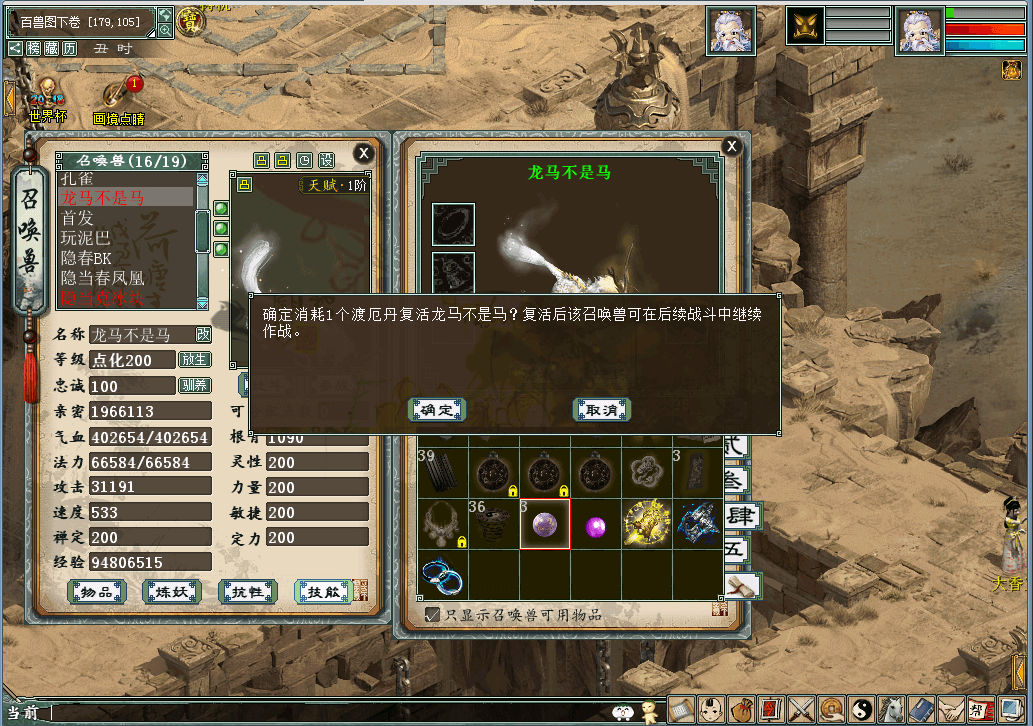Open the 炼妖 refining button
Screen dimensions: 1033x726
[x=171, y=592]
